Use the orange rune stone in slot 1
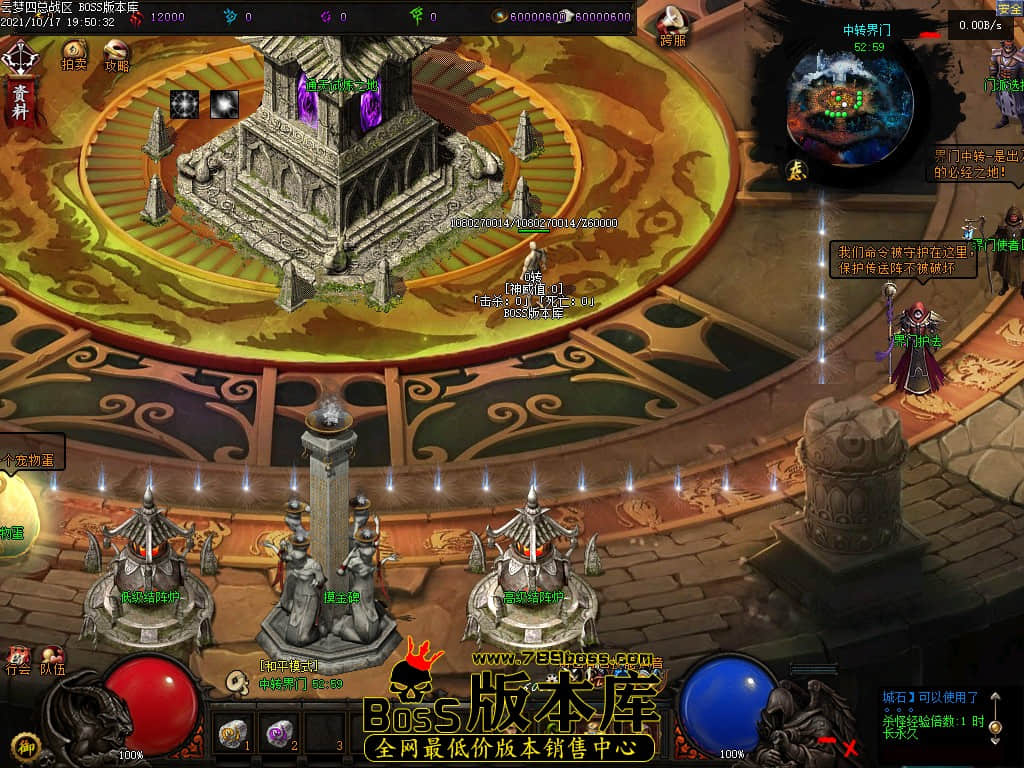 233,734
